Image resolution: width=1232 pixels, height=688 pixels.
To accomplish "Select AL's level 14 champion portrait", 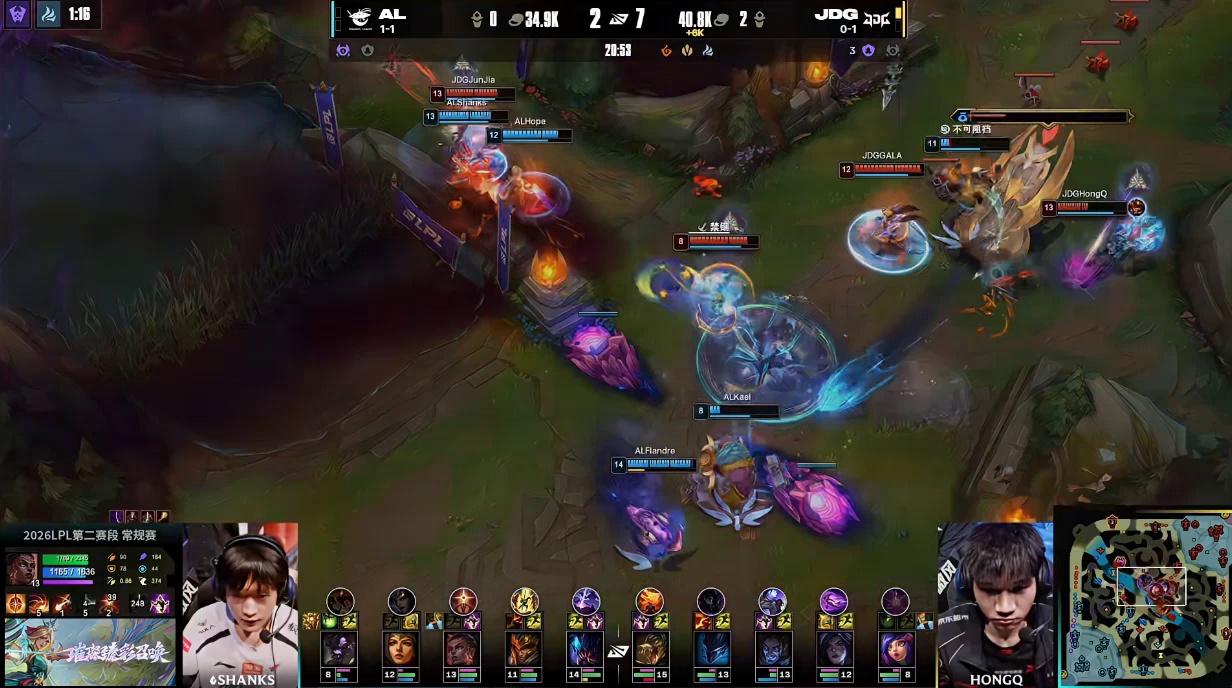I will coord(585,650).
